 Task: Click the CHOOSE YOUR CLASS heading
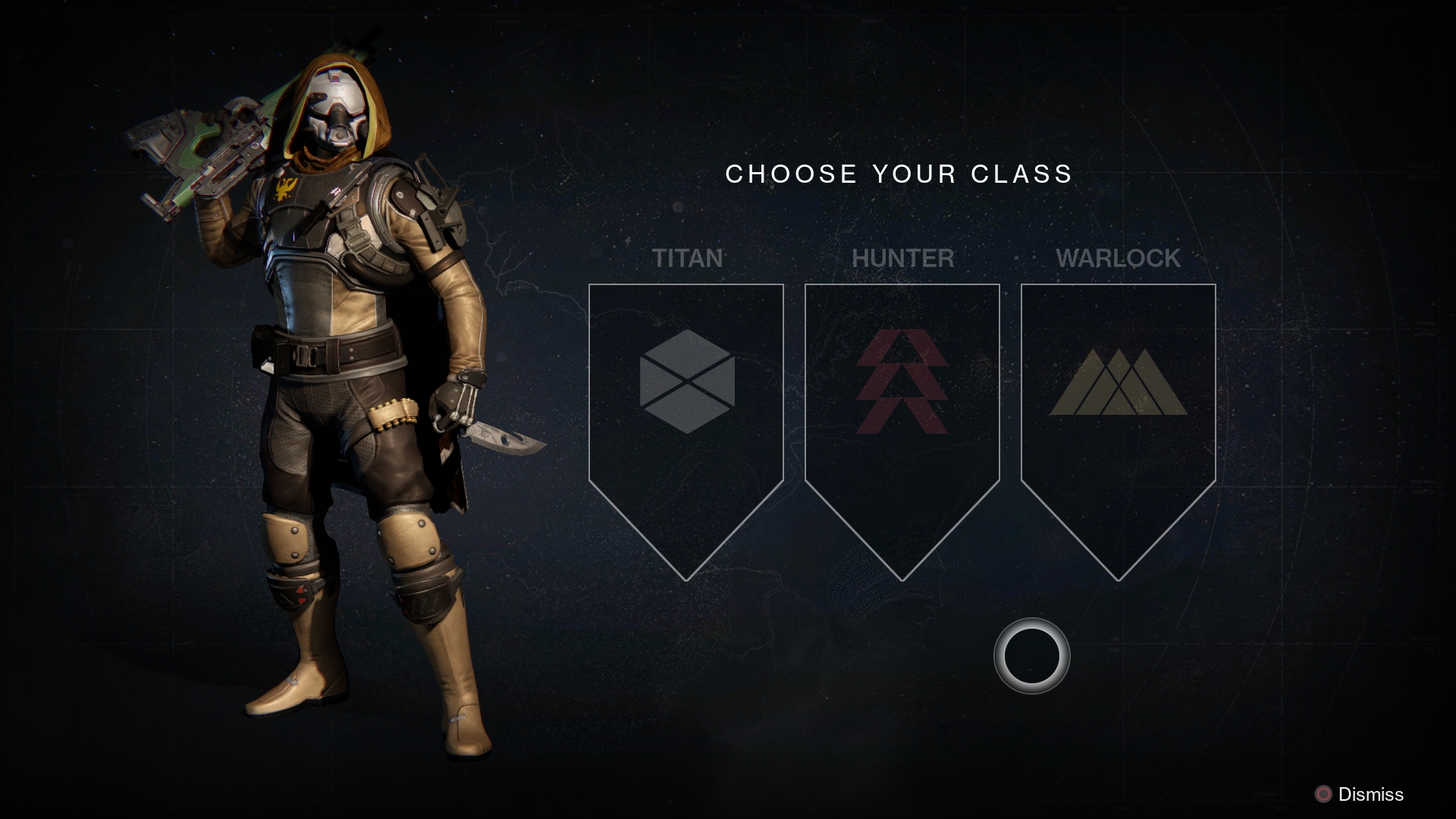click(899, 174)
